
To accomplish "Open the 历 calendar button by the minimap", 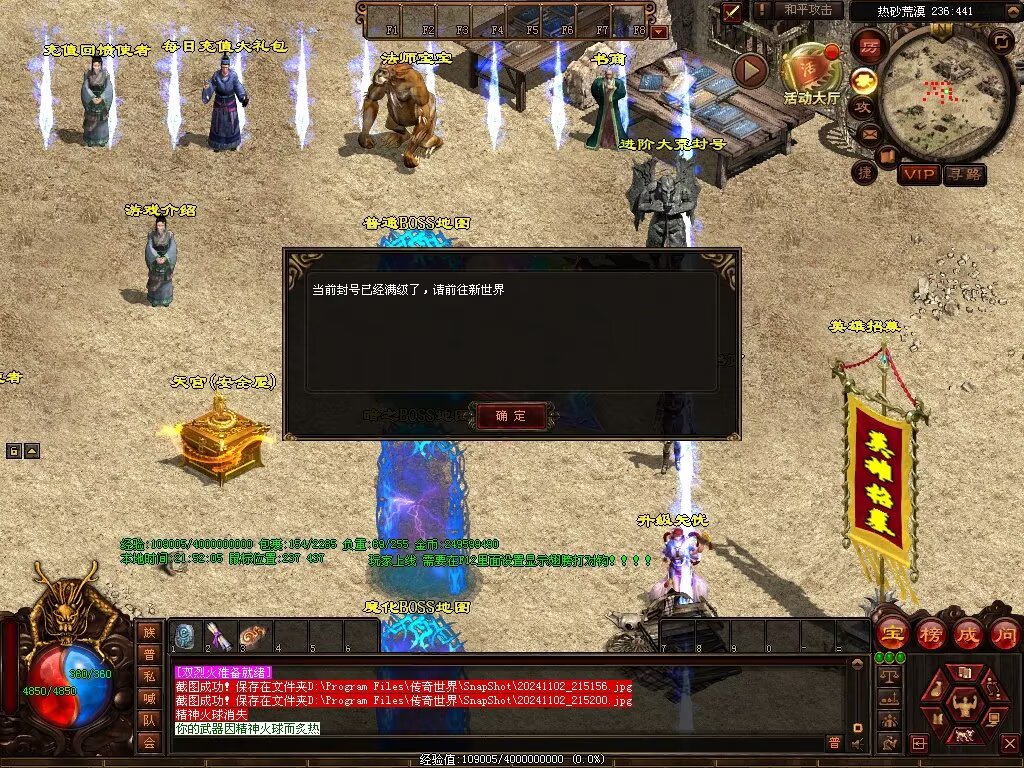I will pyautogui.click(x=870, y=46).
